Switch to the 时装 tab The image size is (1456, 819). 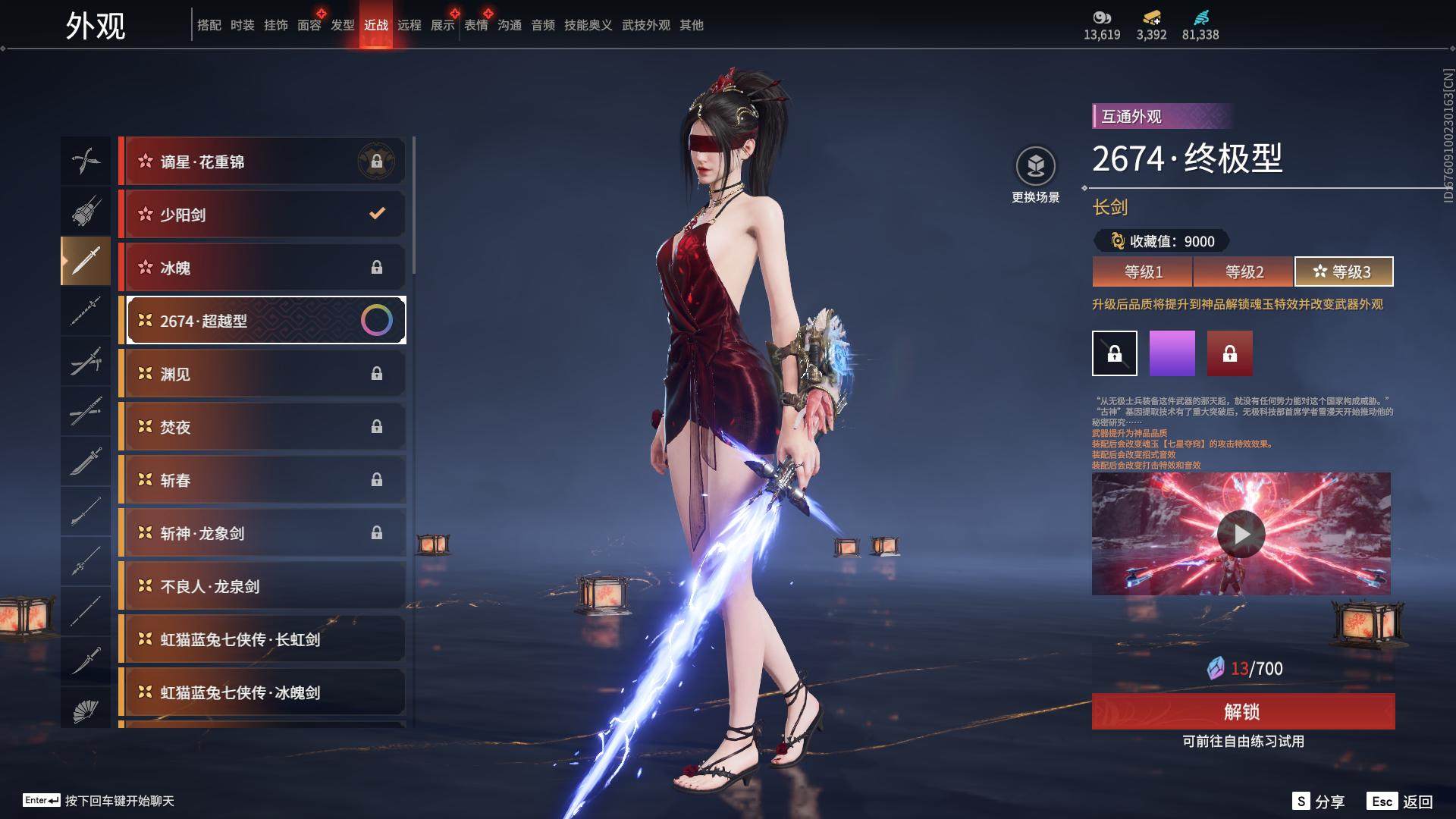(x=243, y=25)
